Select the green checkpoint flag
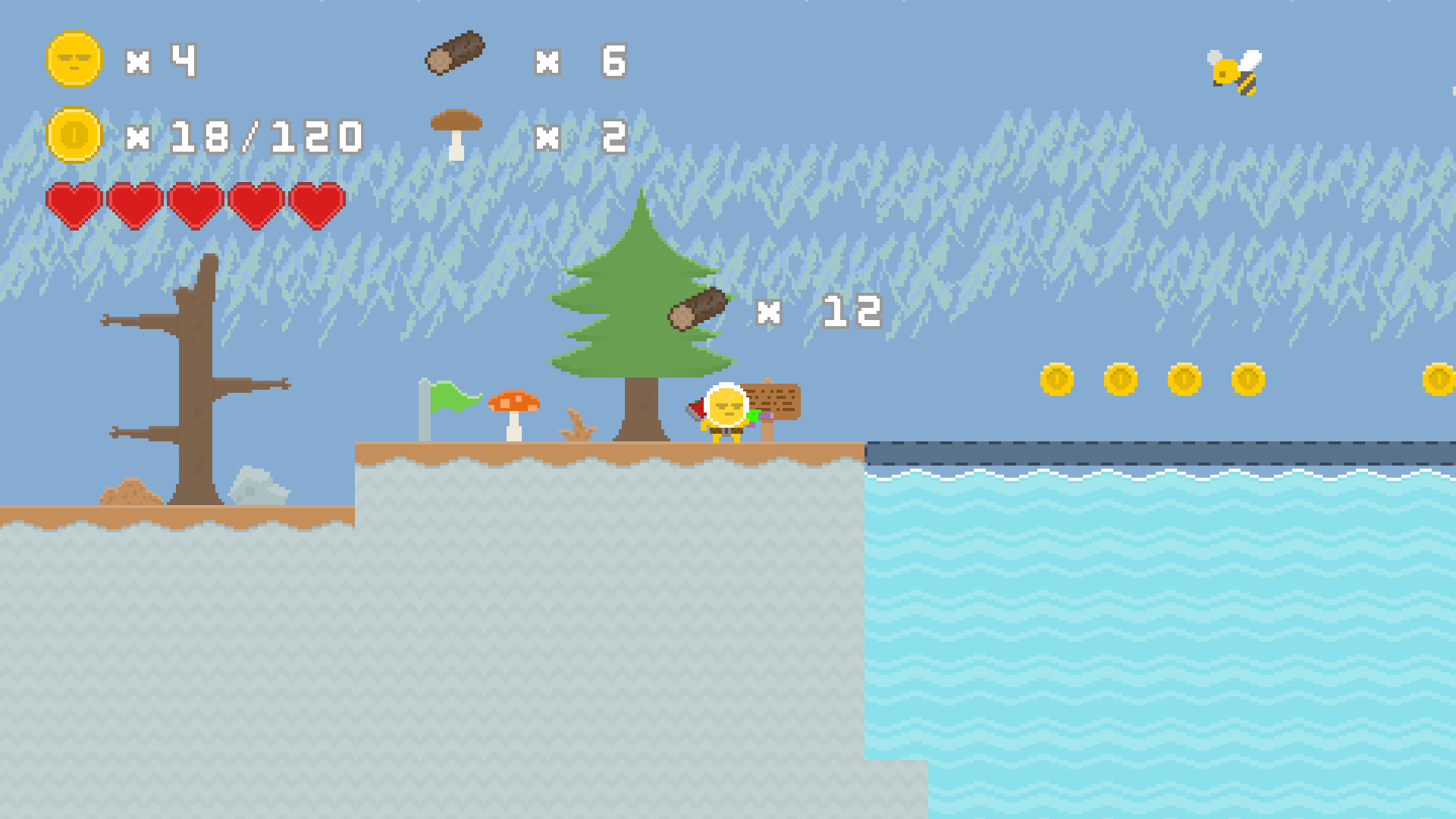Screen dimensions: 1456x819 (x=455, y=397)
